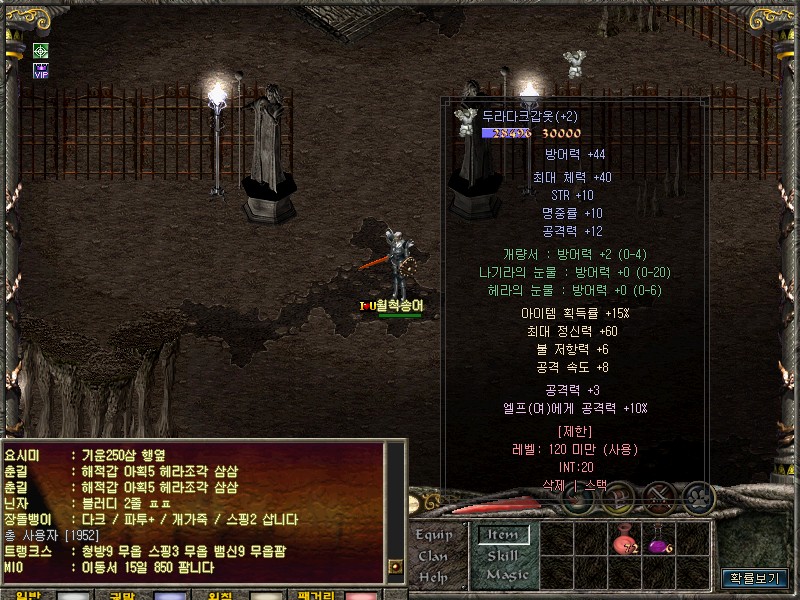
Task: Click the crossed swords round button
Action: click(x=659, y=496)
